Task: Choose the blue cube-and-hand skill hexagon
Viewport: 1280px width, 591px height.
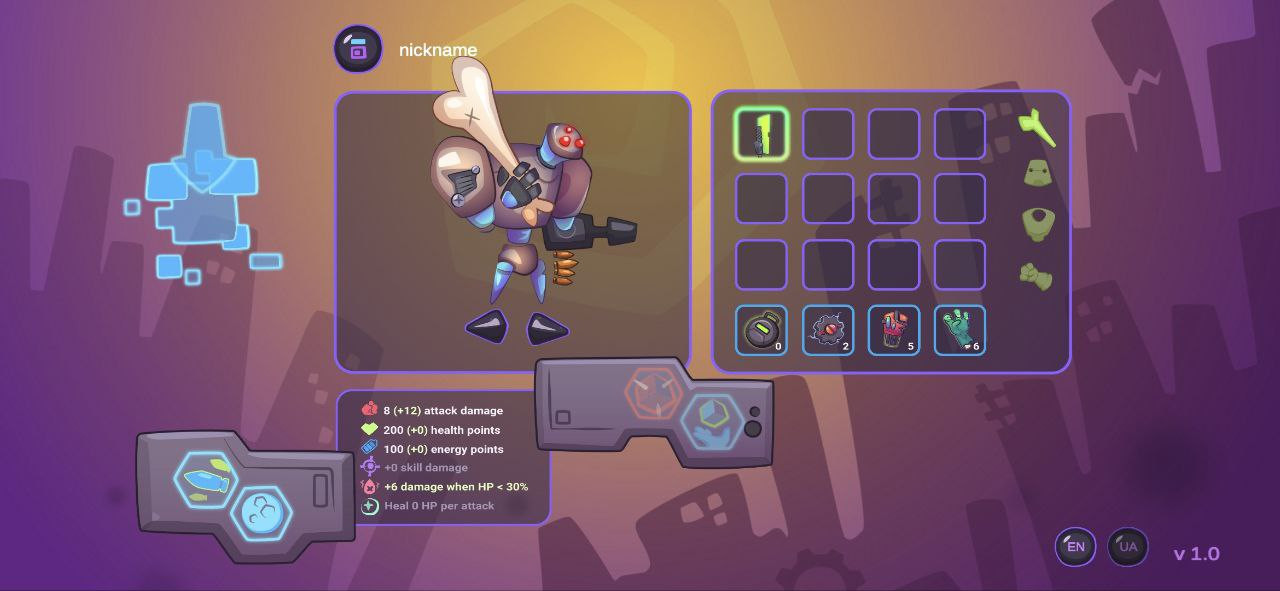Action: coord(712,422)
